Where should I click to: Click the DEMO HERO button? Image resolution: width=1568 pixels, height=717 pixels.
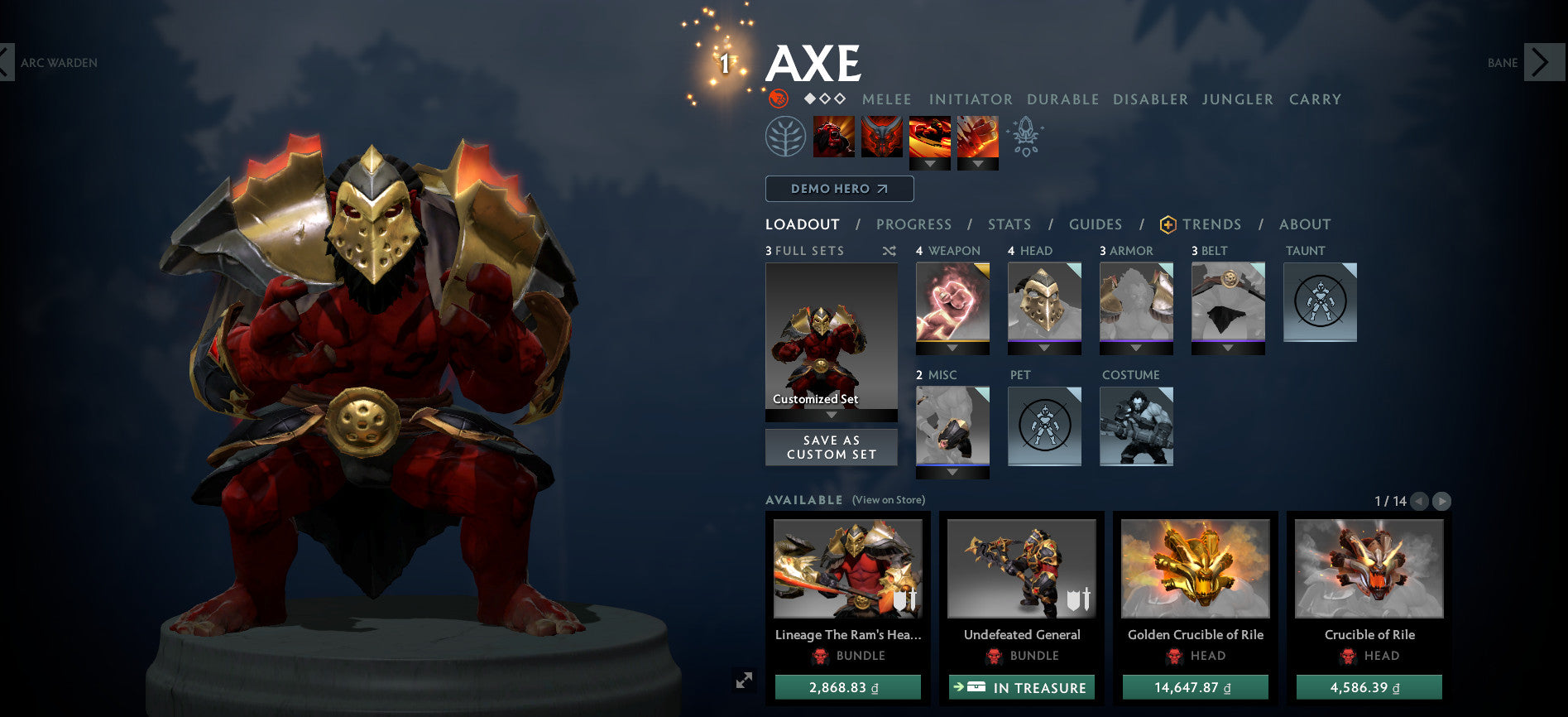839,189
